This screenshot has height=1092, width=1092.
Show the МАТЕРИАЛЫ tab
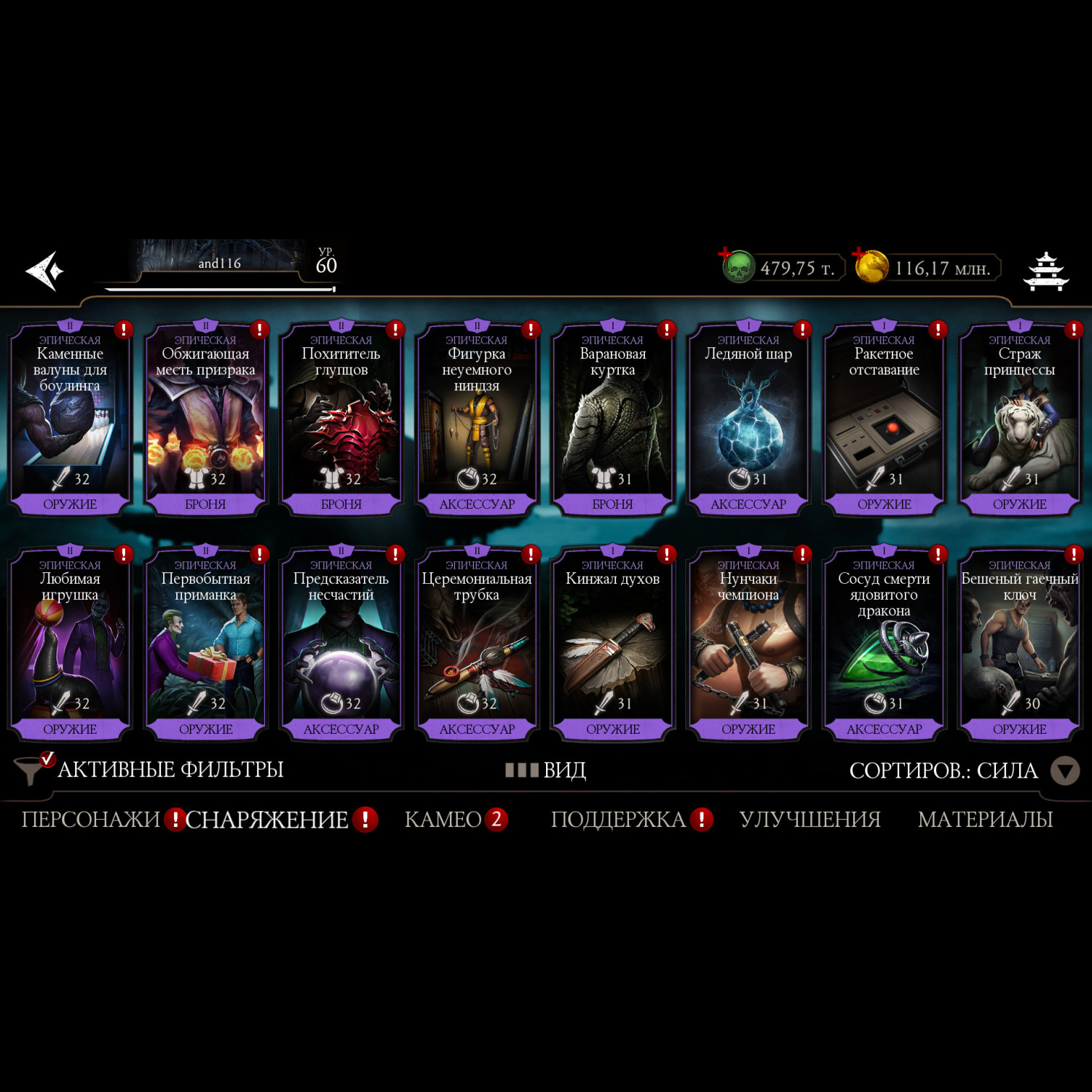pyautogui.click(x=985, y=820)
